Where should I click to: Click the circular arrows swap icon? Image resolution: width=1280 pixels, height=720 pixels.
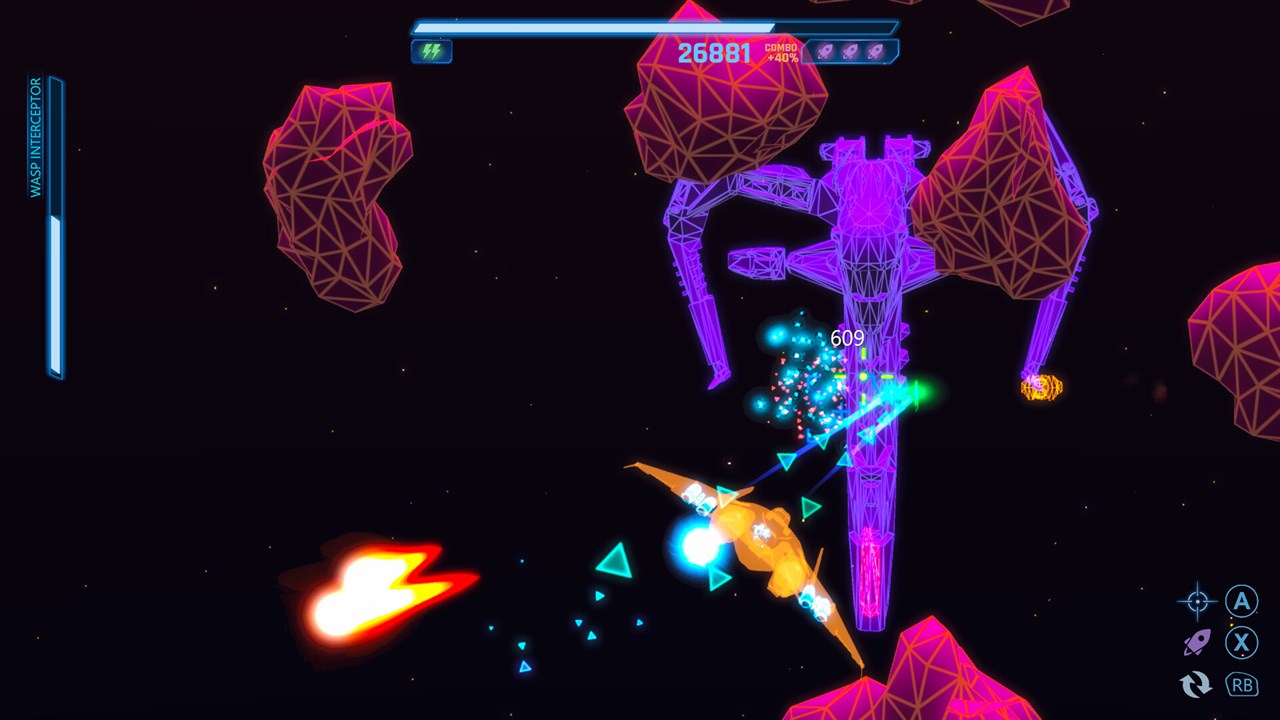(1196, 685)
